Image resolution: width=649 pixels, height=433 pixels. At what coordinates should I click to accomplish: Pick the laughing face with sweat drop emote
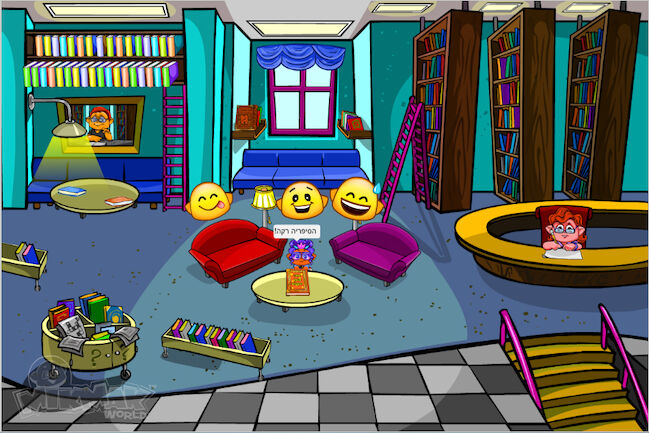(357, 200)
